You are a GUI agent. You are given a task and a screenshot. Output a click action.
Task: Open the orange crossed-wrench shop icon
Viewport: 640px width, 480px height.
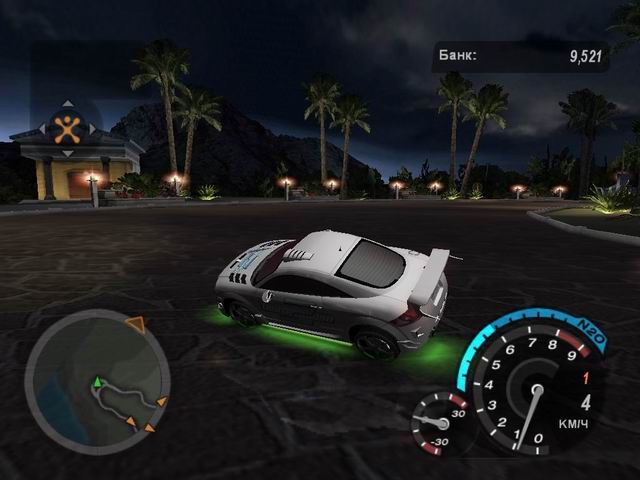pos(66,128)
